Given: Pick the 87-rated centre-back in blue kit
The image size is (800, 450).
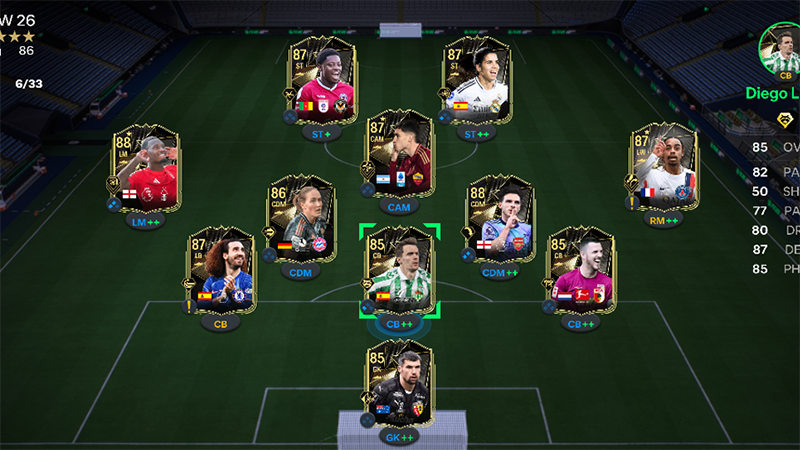Looking at the screenshot, I should [220, 270].
